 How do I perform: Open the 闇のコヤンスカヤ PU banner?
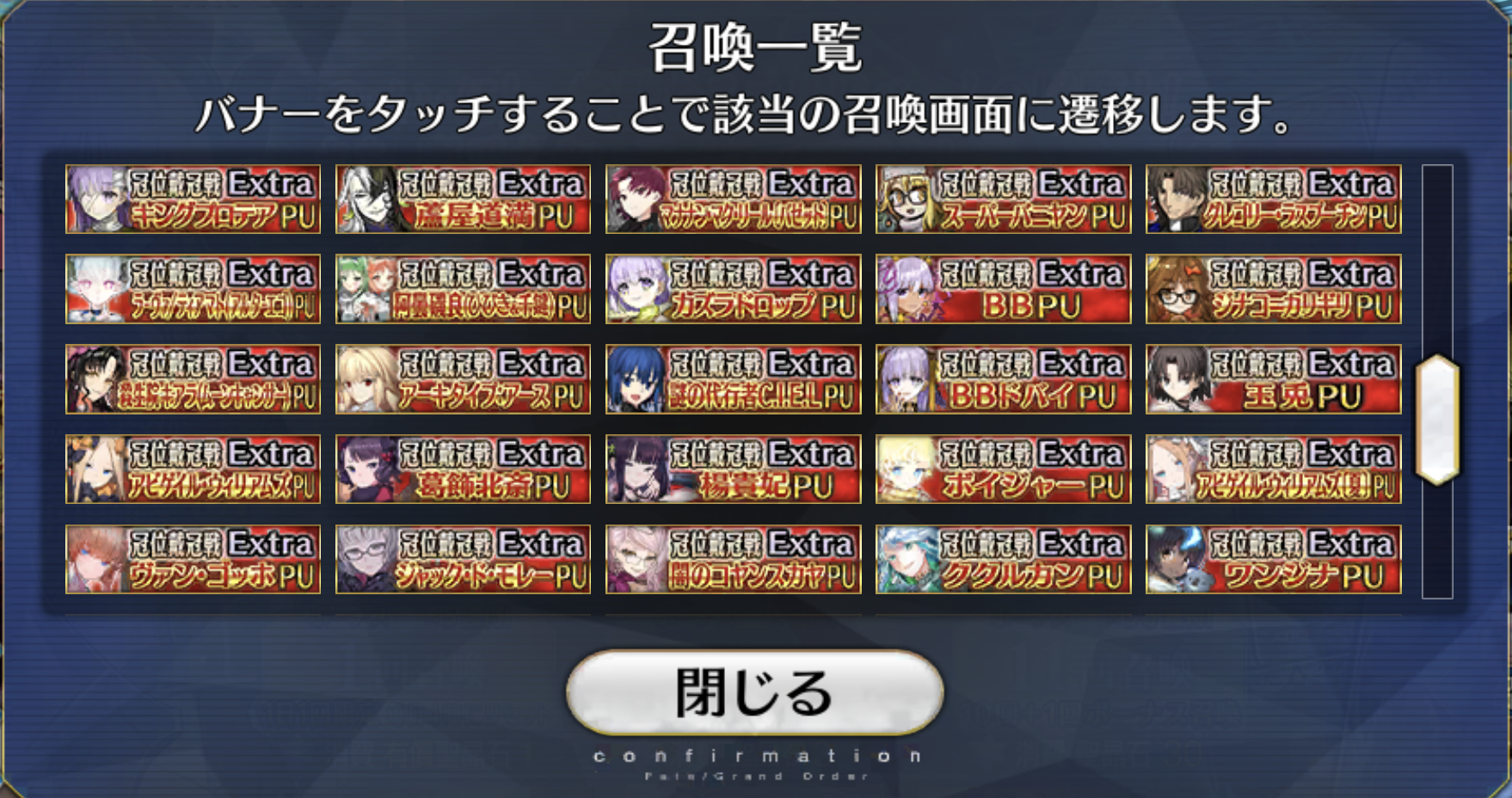(733, 560)
